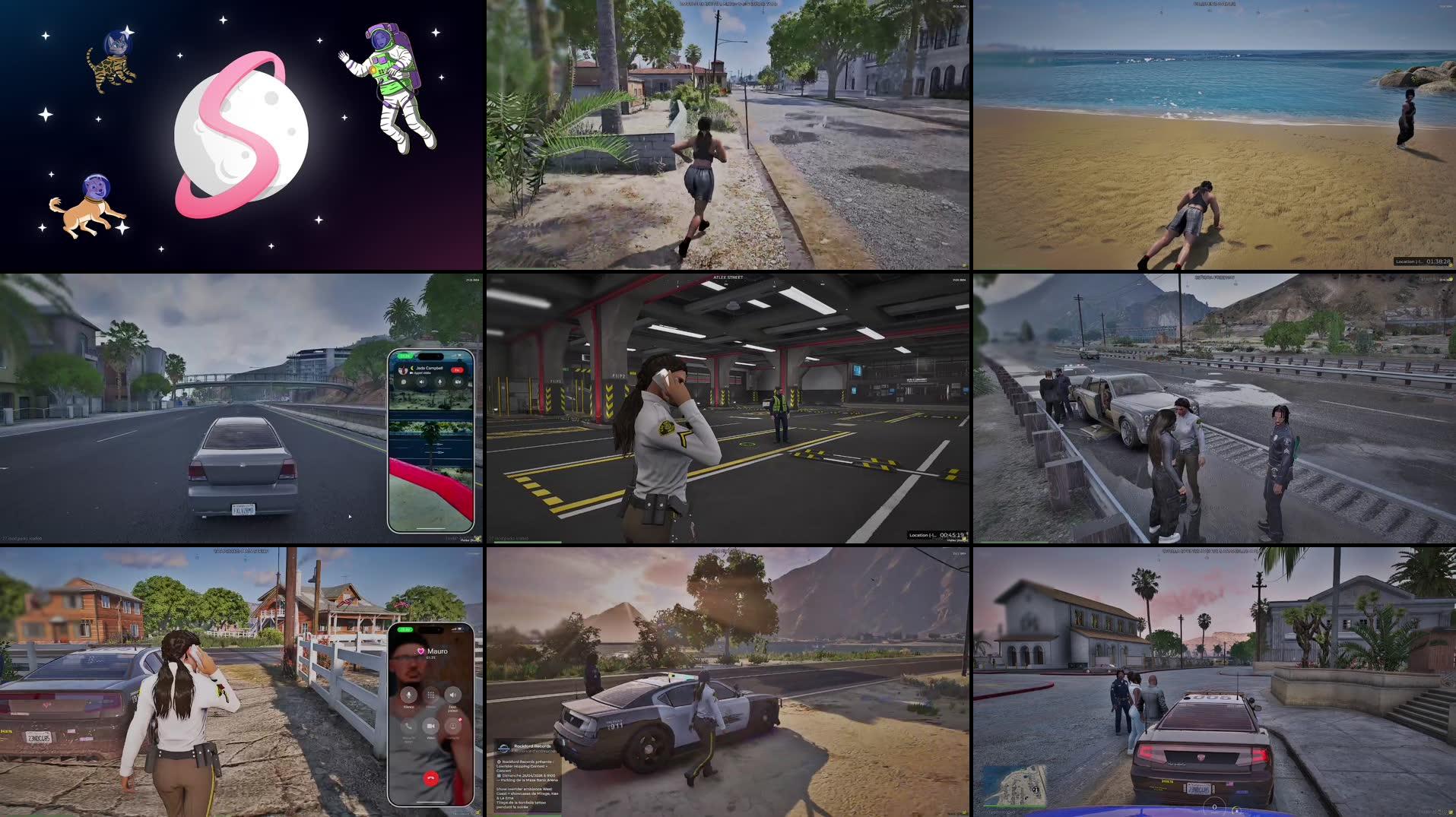This screenshot has width=1456, height=817.
Task: Expand the Rockford Records concert notification
Action: pyautogui.click(x=528, y=776)
